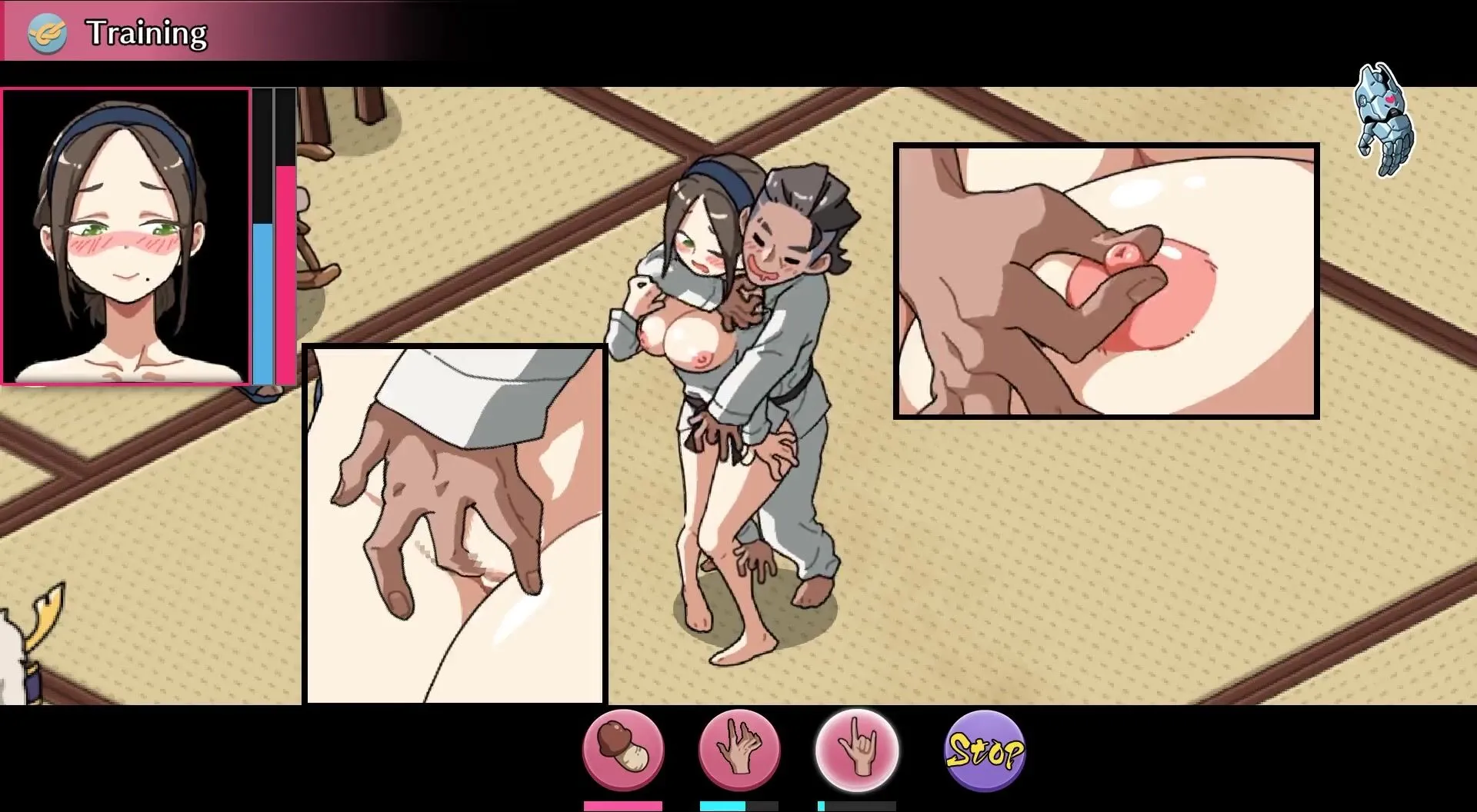Click the round Training header icon
Viewport: 1477px width, 812px height.
point(47,34)
